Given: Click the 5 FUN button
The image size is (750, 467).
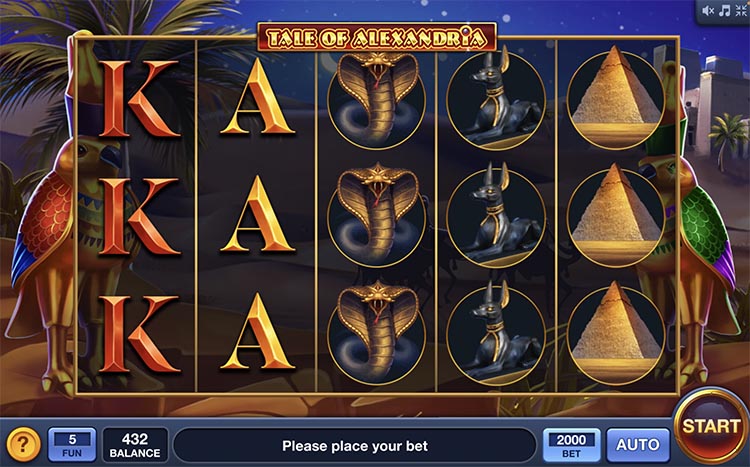Looking at the screenshot, I should point(72,444).
